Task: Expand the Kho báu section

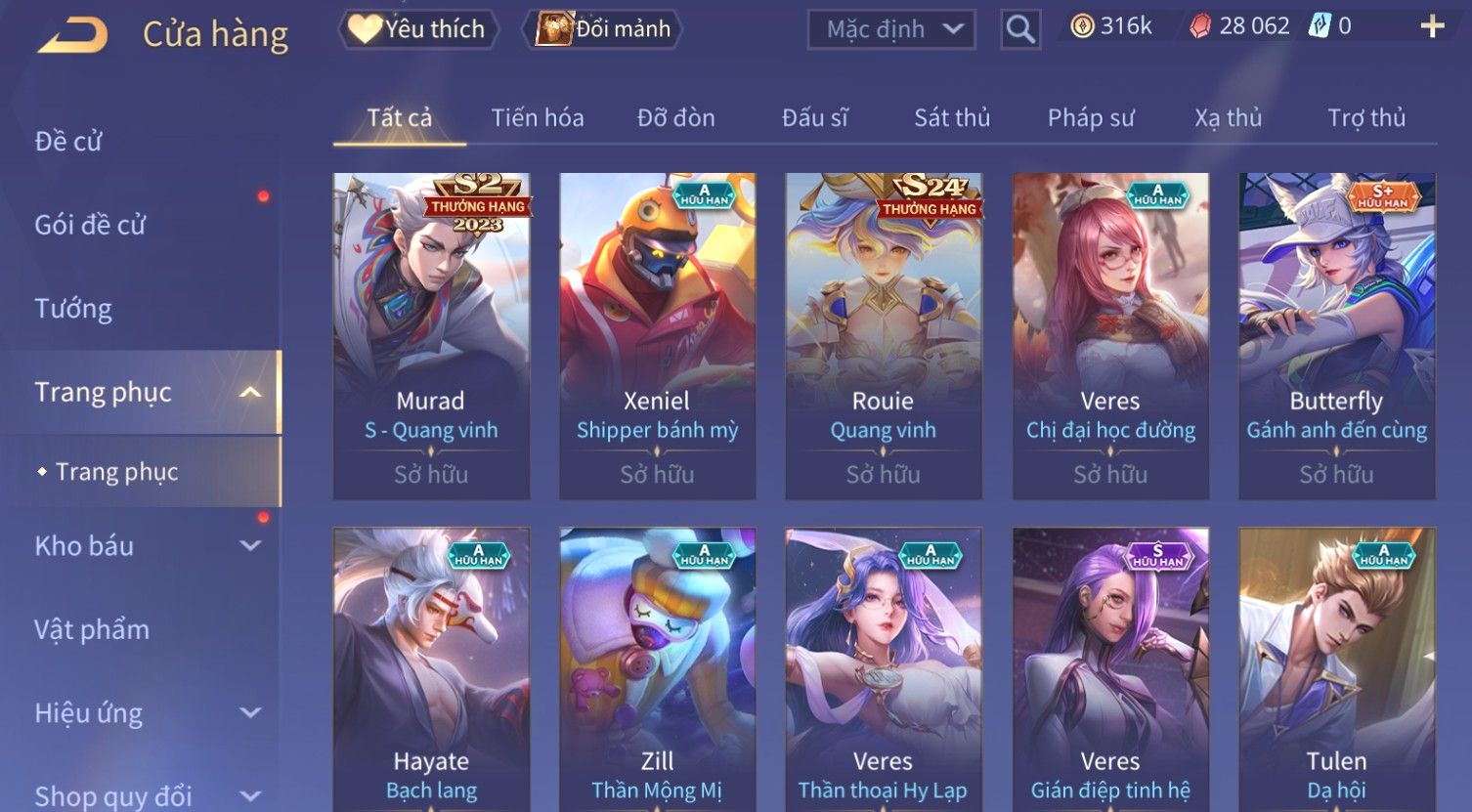Action: coord(147,545)
